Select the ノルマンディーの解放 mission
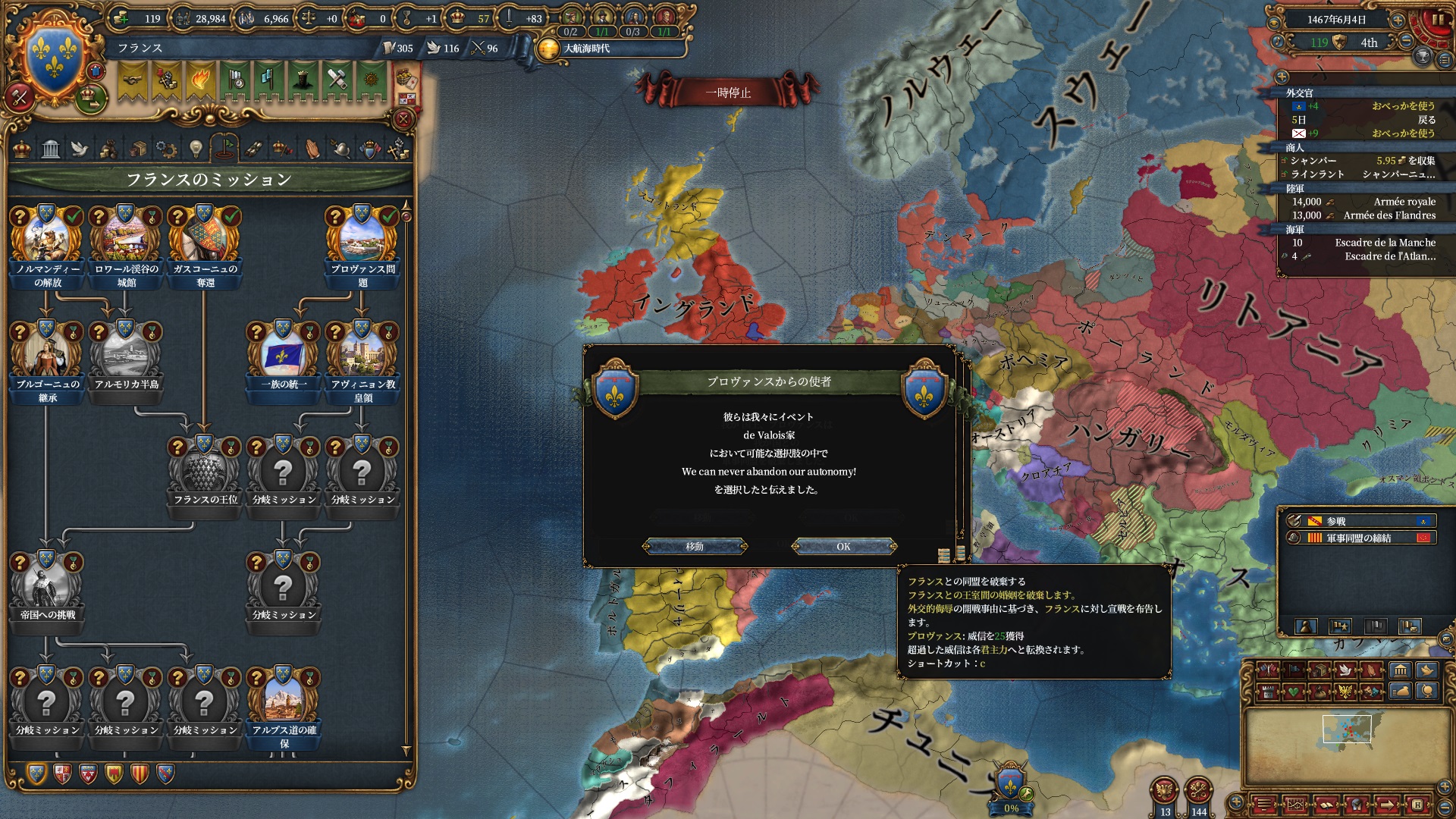 point(47,244)
